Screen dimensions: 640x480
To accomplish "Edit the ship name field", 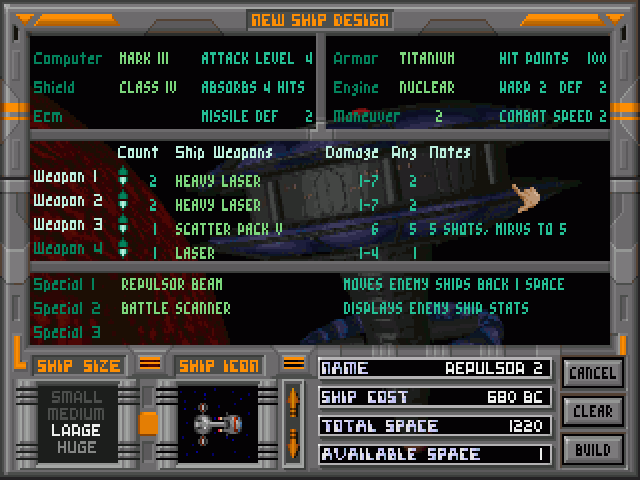I will coord(435,368).
